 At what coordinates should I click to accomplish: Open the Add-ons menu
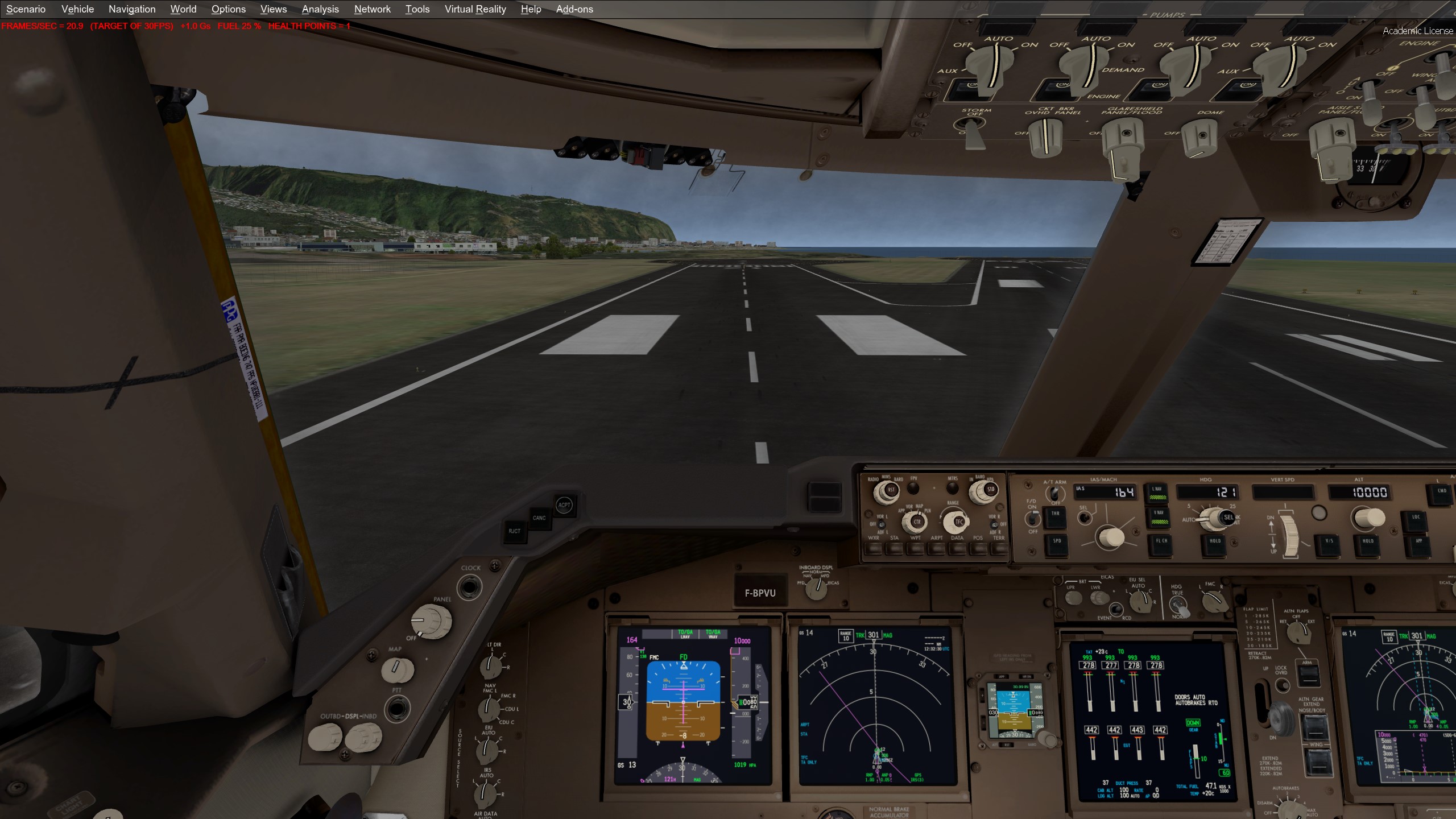(x=574, y=9)
